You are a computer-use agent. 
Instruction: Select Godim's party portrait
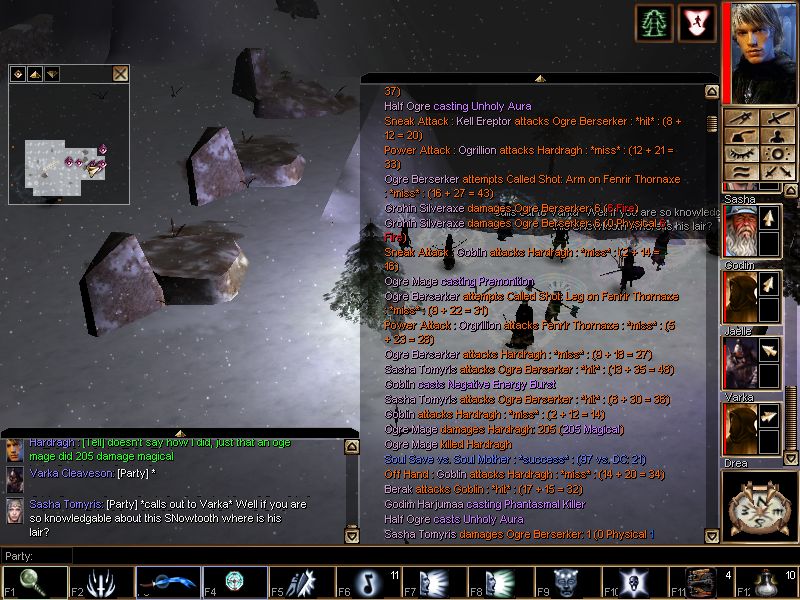[741, 296]
